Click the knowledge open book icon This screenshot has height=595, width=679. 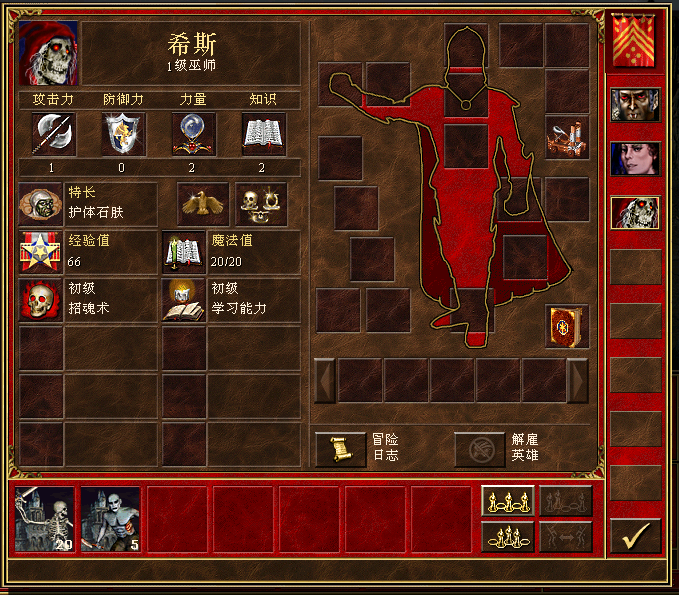(x=264, y=134)
